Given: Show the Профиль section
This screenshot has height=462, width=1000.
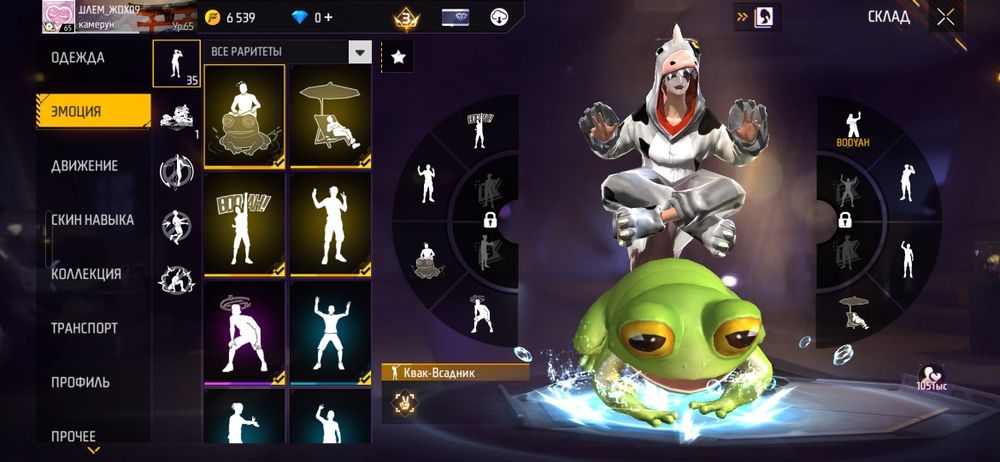Looking at the screenshot, I should tap(80, 382).
